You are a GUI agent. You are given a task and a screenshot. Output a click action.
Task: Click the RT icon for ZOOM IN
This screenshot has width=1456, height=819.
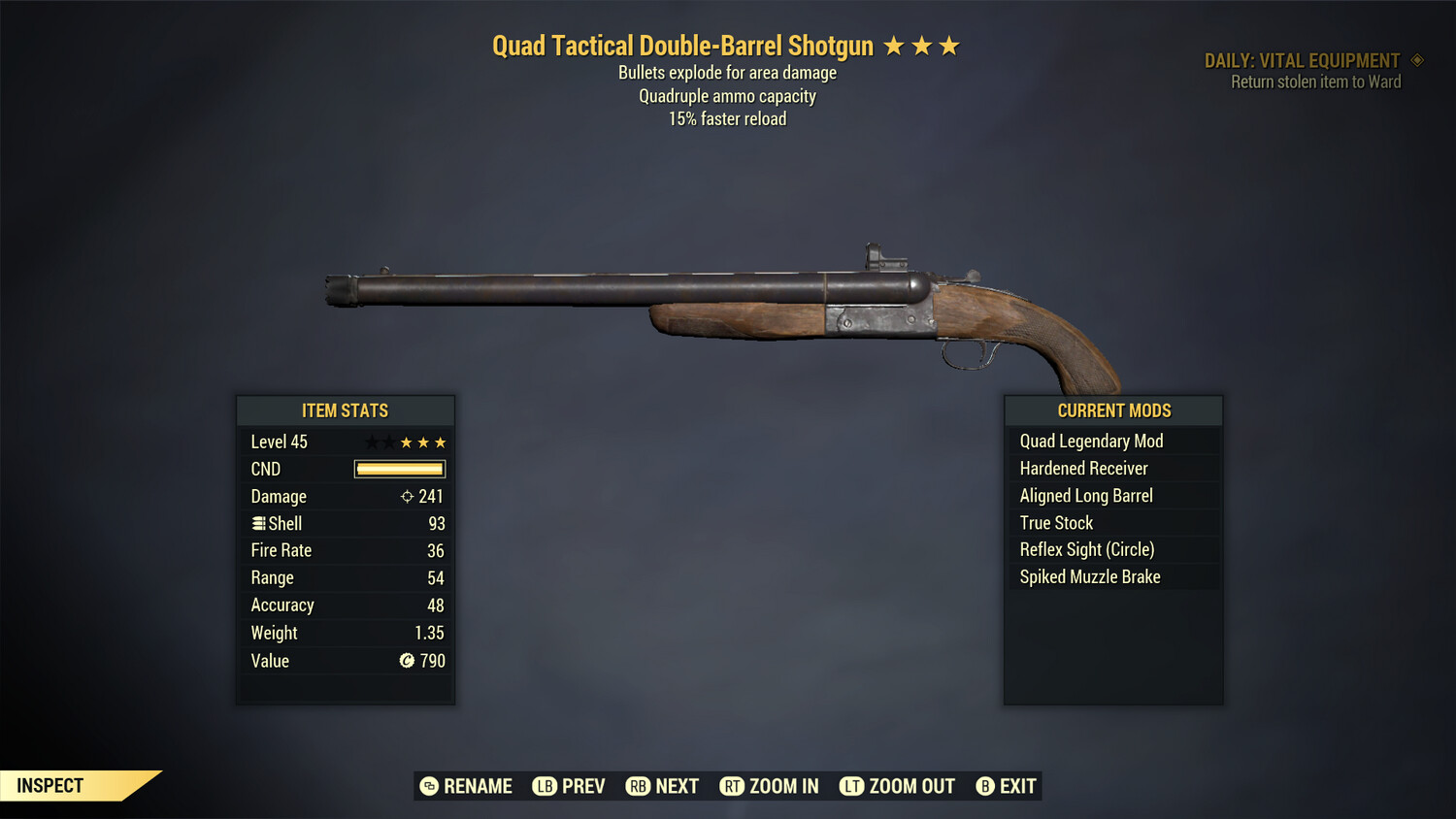click(733, 786)
